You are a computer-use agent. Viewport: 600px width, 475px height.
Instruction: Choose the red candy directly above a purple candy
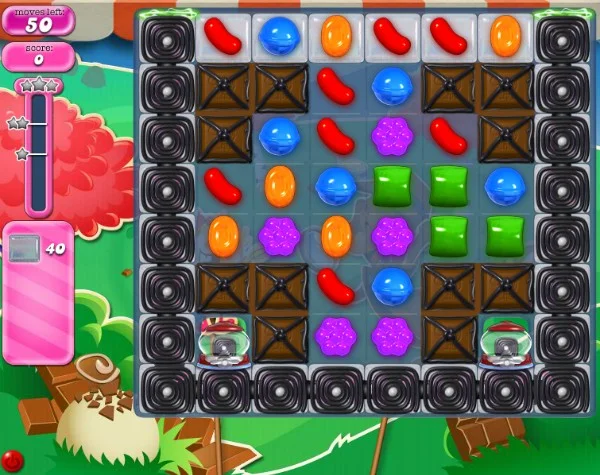pyautogui.click(x=336, y=286)
